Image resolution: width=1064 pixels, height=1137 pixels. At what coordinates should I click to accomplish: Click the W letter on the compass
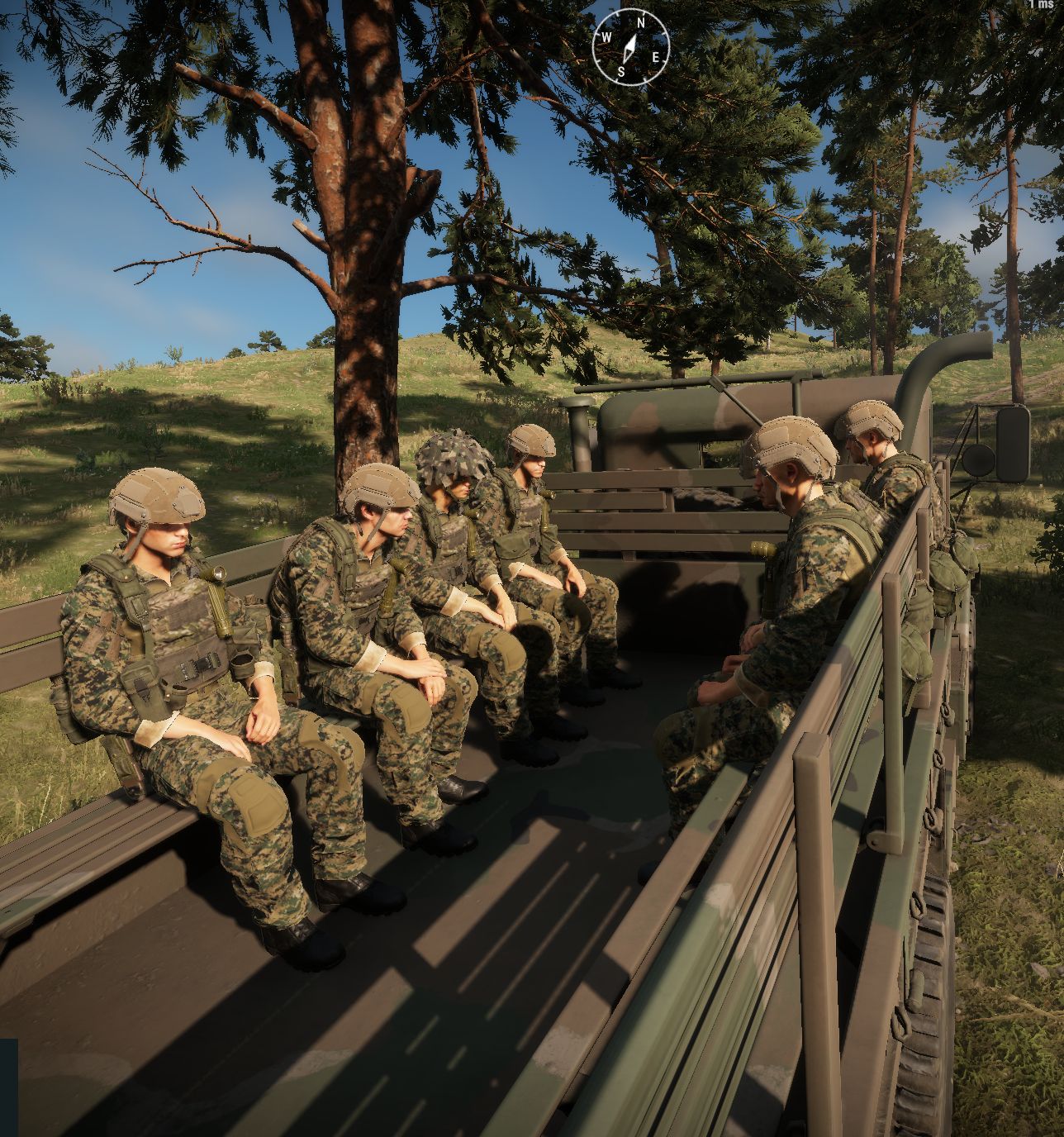pos(606,36)
